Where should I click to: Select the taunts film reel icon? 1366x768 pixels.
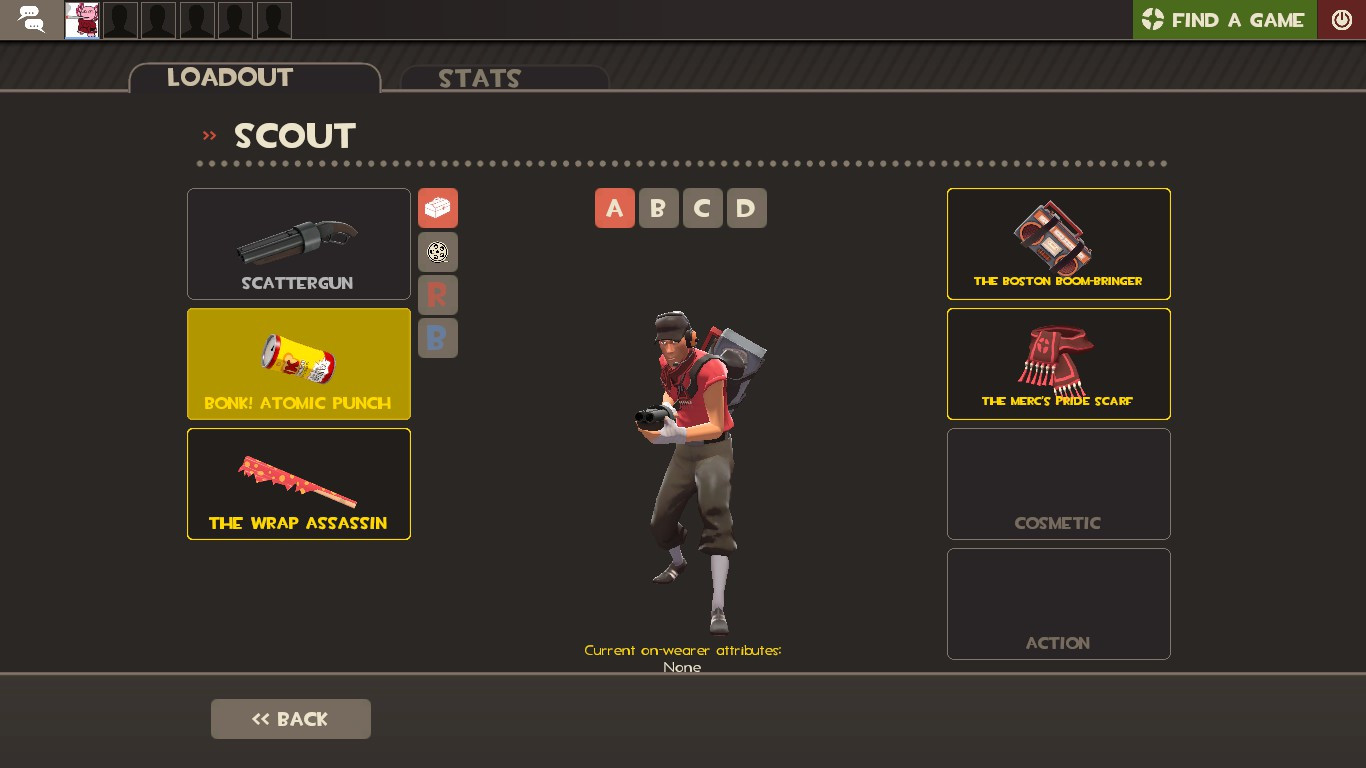[x=437, y=252]
